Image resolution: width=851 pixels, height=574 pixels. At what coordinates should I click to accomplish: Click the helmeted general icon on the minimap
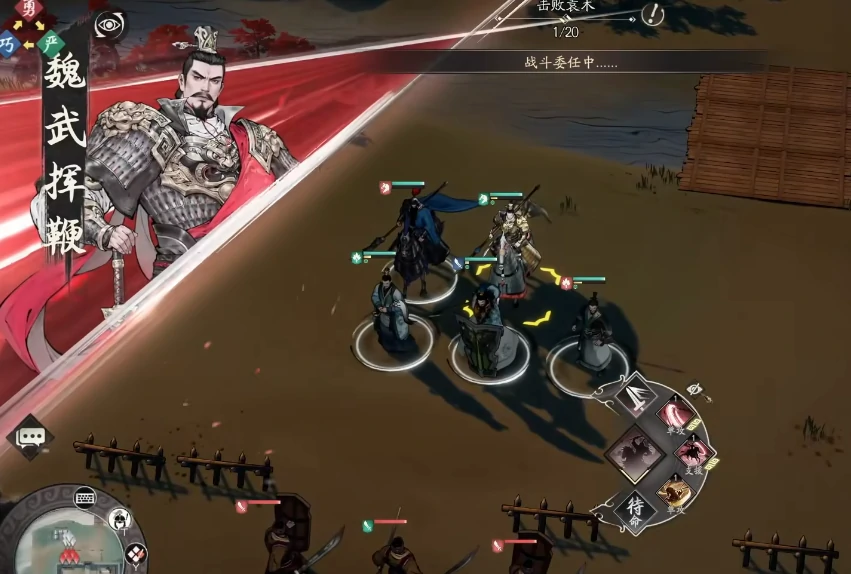(119, 519)
